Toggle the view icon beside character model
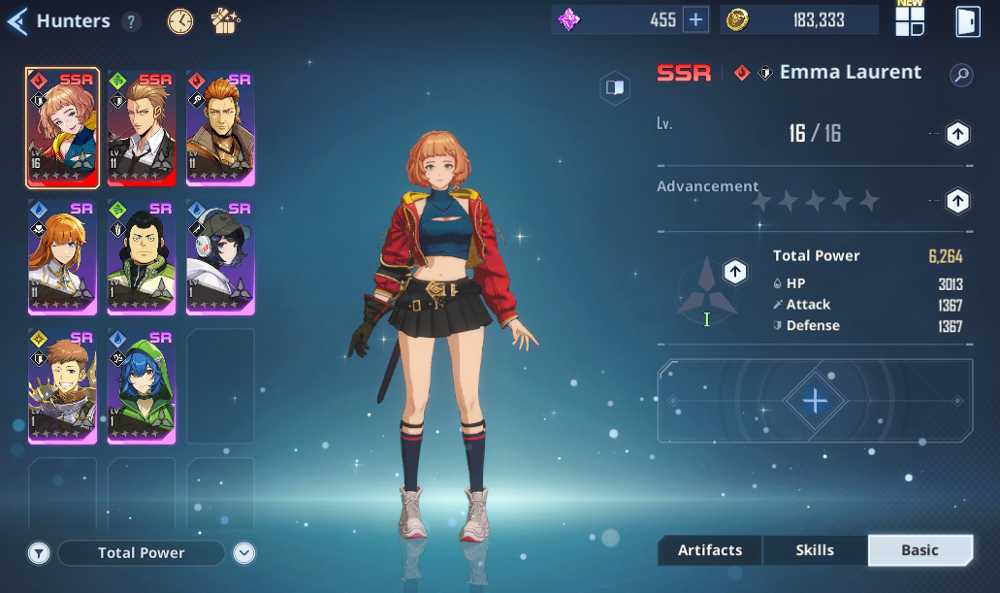 615,88
